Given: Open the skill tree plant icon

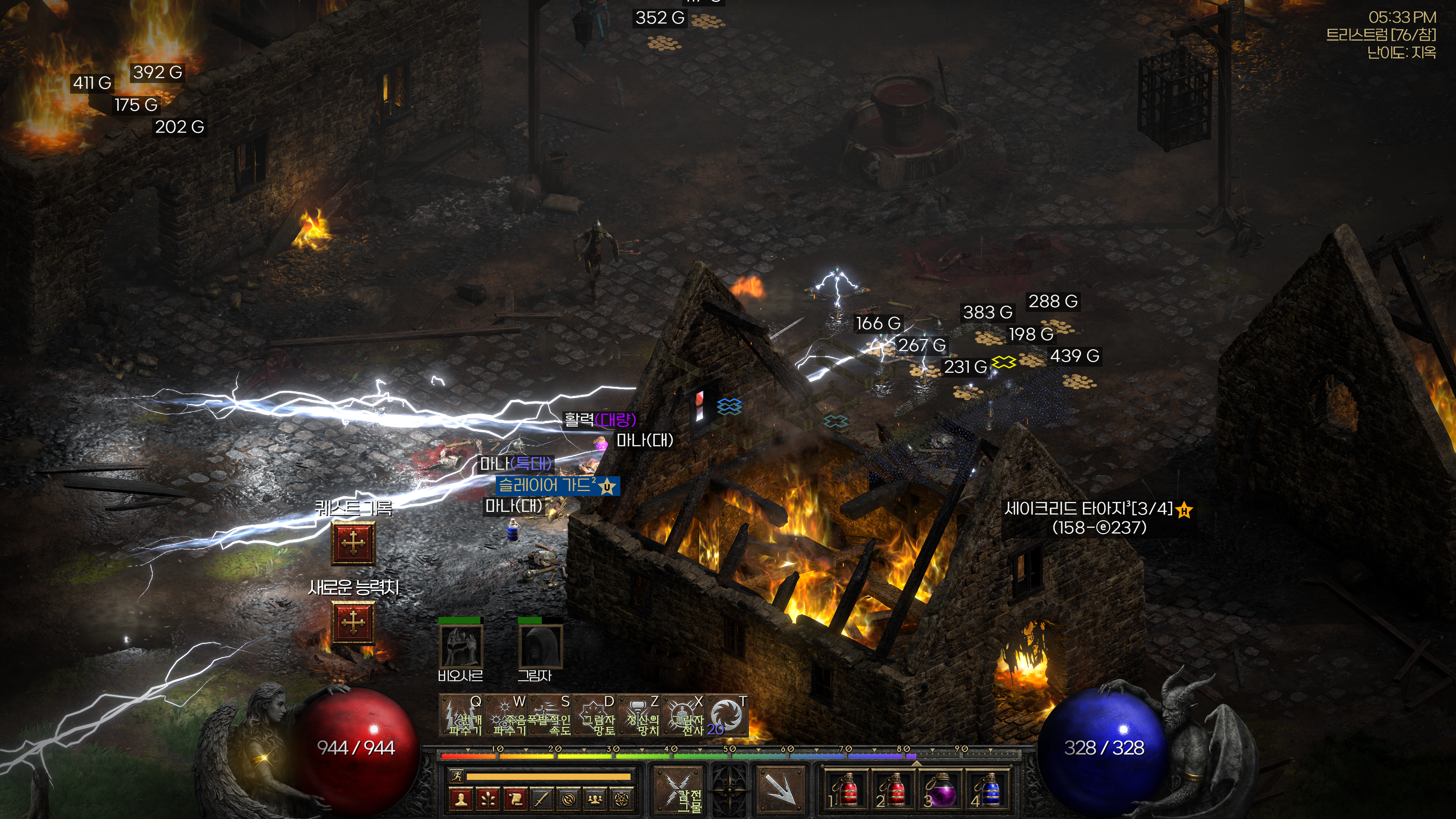Looking at the screenshot, I should pos(488,799).
